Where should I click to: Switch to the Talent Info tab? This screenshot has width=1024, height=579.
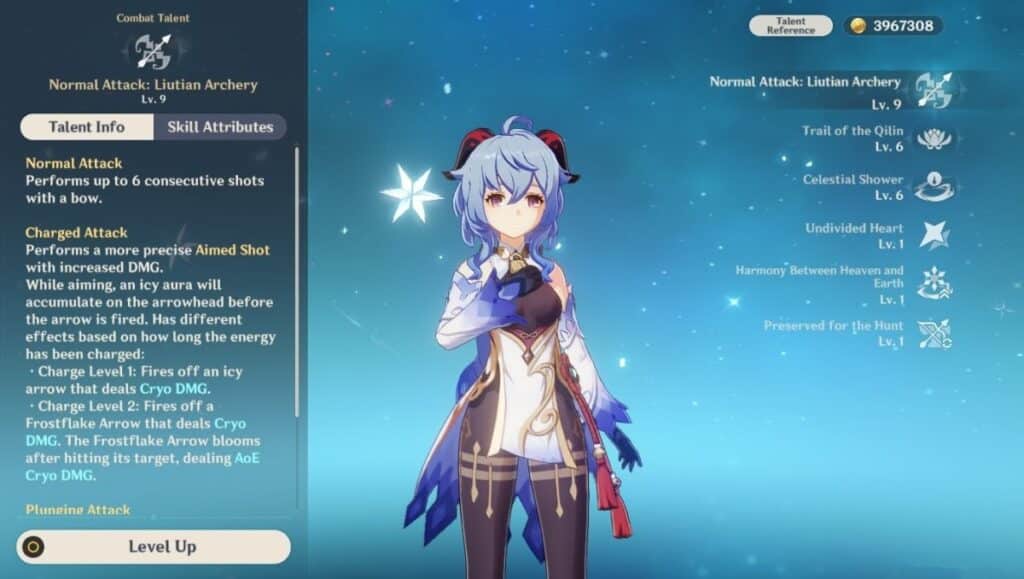point(87,127)
